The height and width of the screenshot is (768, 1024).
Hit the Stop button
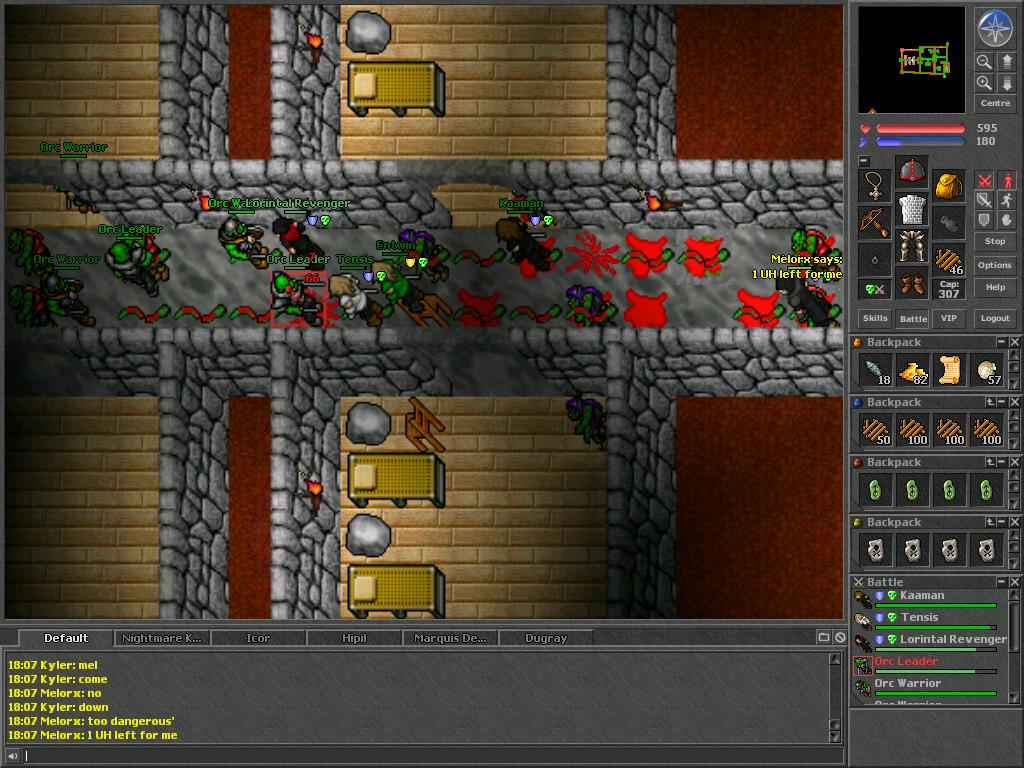995,241
